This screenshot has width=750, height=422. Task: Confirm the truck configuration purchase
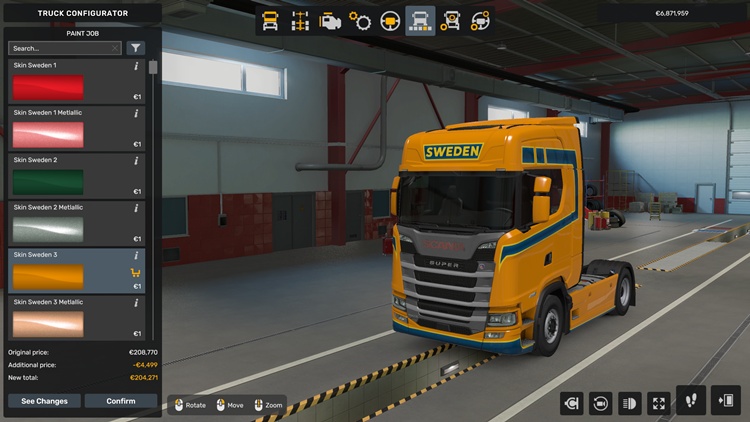(x=120, y=401)
